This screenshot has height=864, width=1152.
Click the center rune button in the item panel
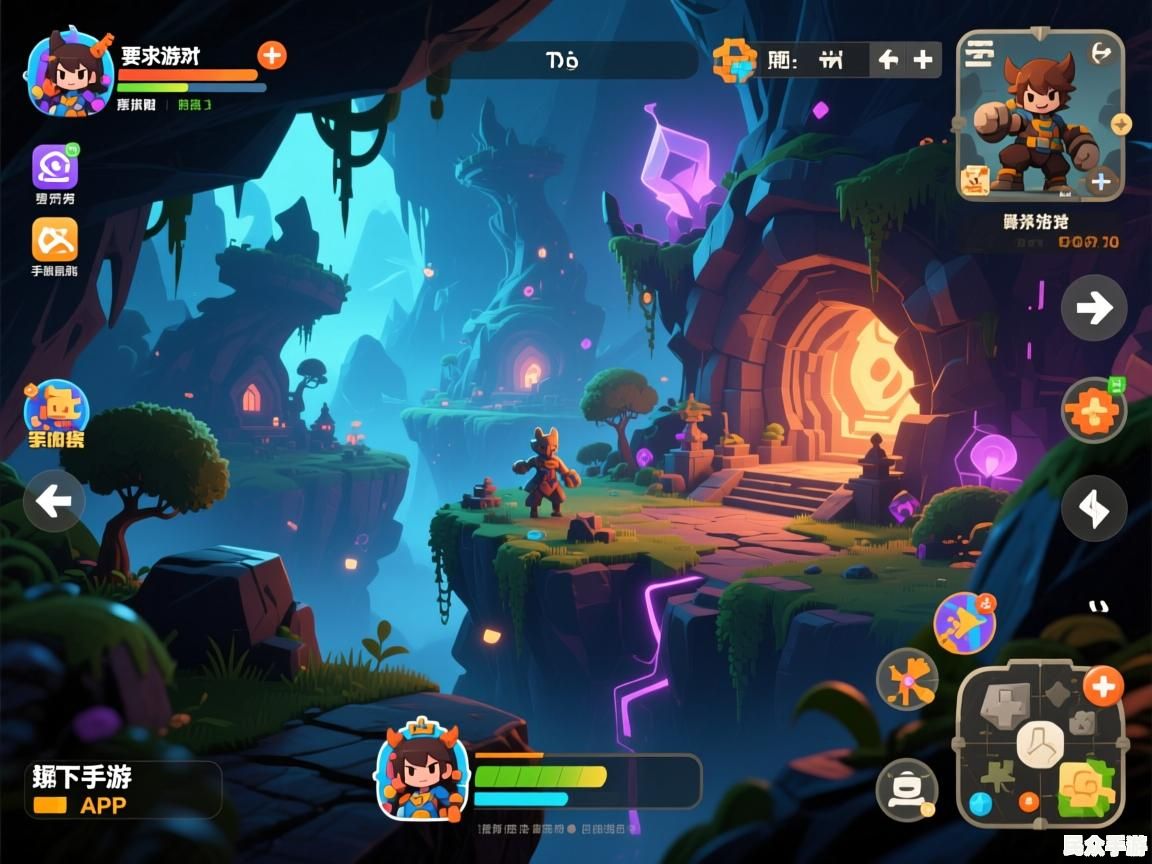point(1040,745)
